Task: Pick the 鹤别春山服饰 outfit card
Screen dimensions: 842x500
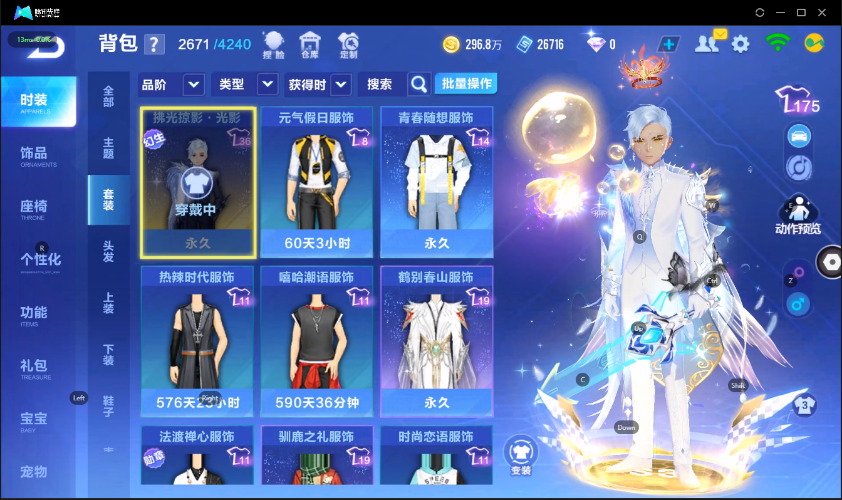Action: coord(436,340)
